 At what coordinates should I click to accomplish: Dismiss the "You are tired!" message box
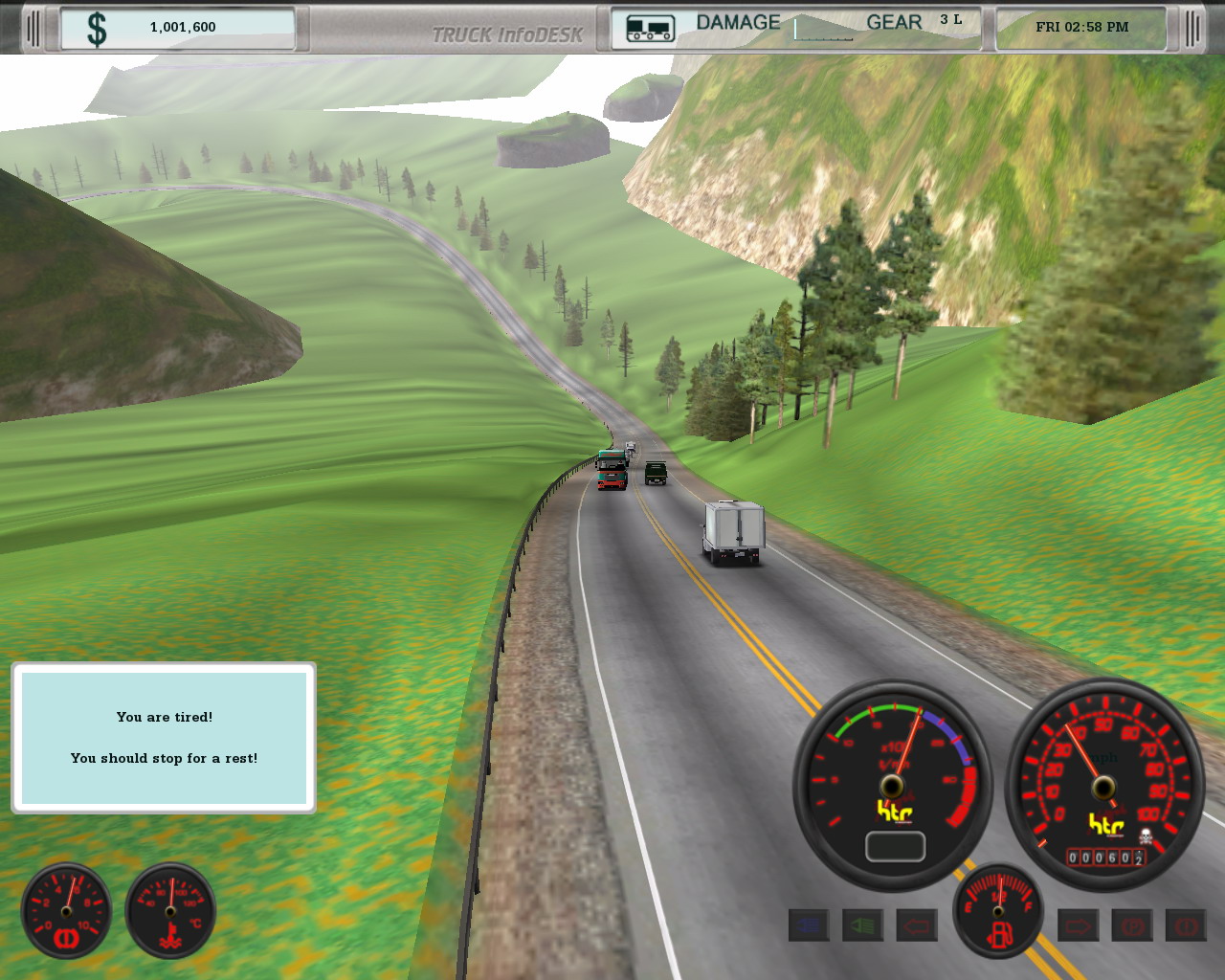(x=164, y=738)
